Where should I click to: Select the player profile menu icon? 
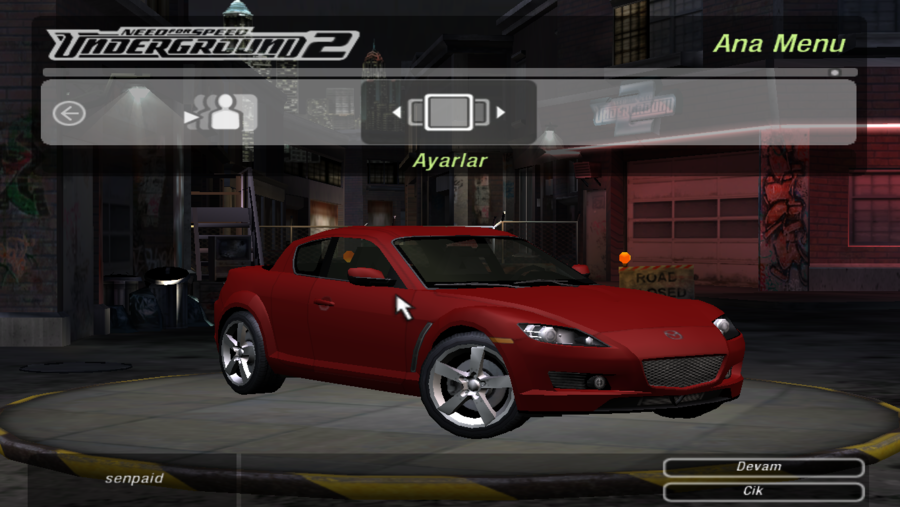[x=223, y=113]
